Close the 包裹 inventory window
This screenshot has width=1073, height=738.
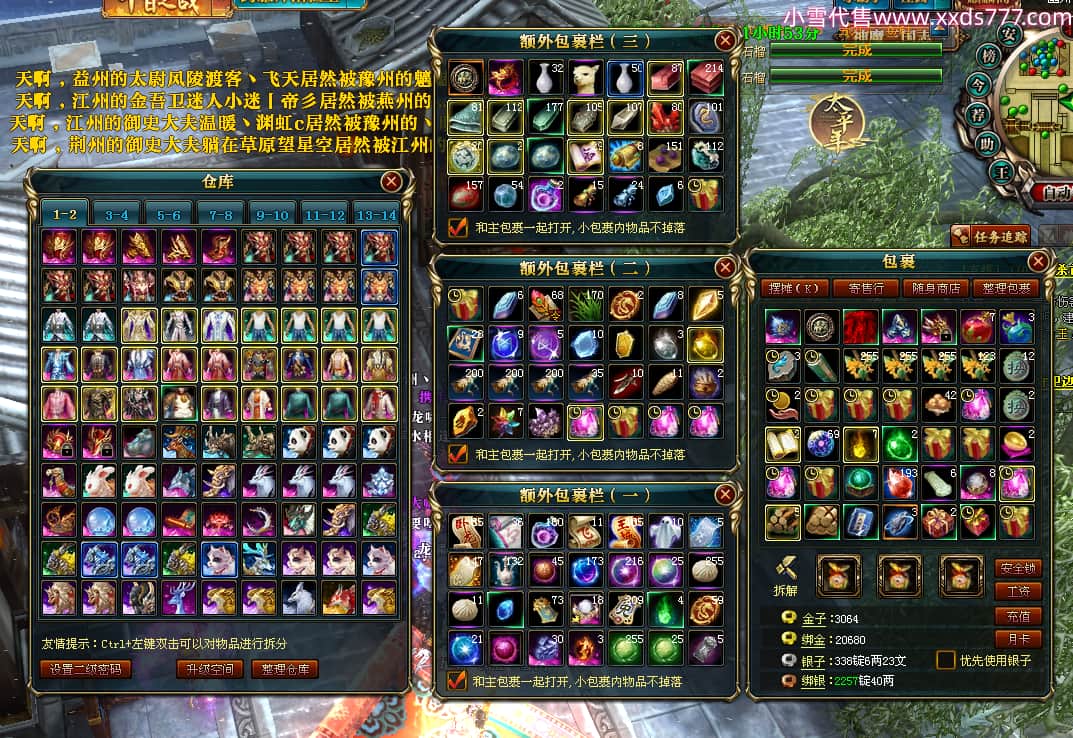point(1038,262)
